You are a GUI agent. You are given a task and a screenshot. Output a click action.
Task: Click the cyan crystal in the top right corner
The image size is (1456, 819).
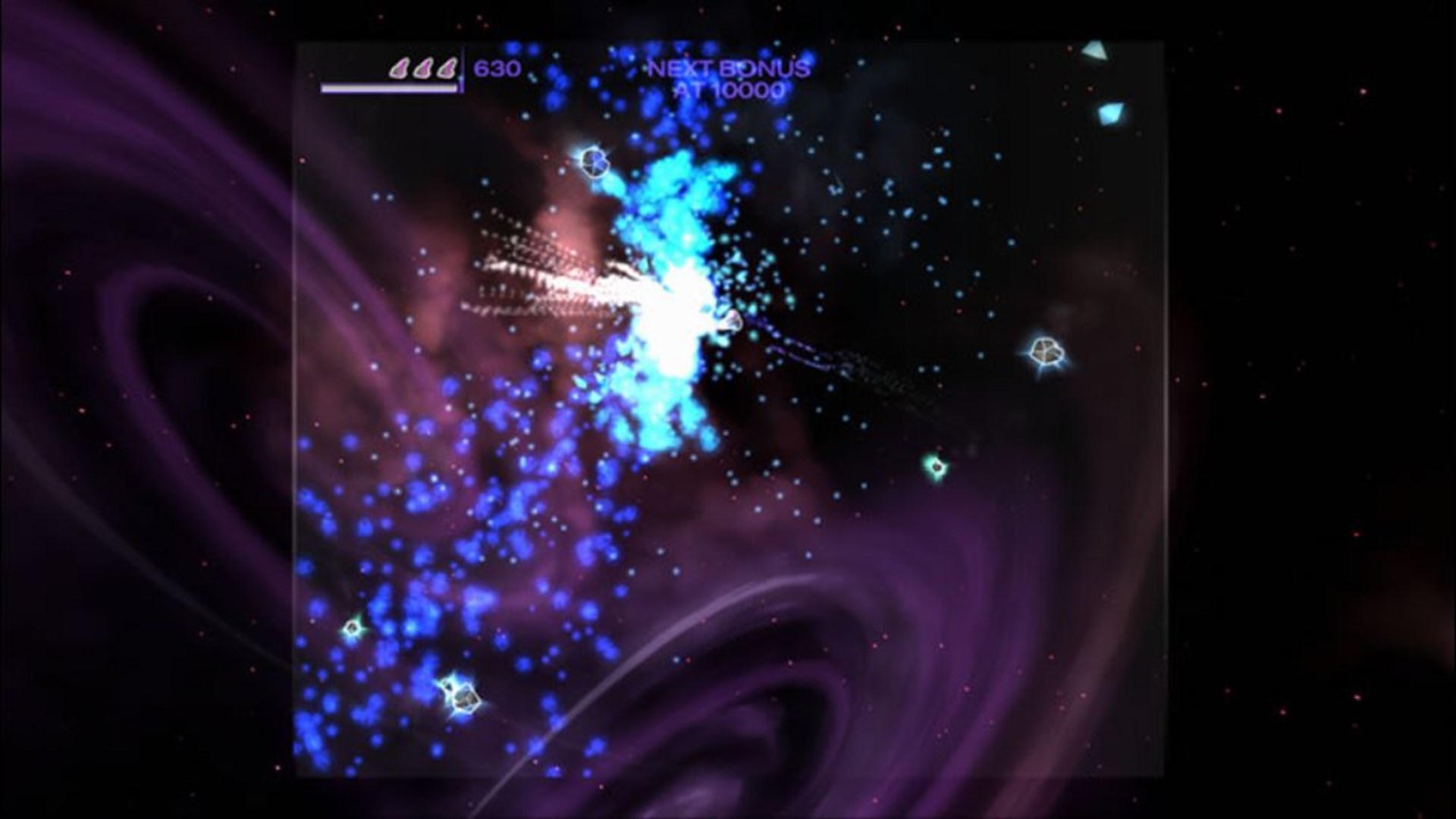[x=1095, y=49]
